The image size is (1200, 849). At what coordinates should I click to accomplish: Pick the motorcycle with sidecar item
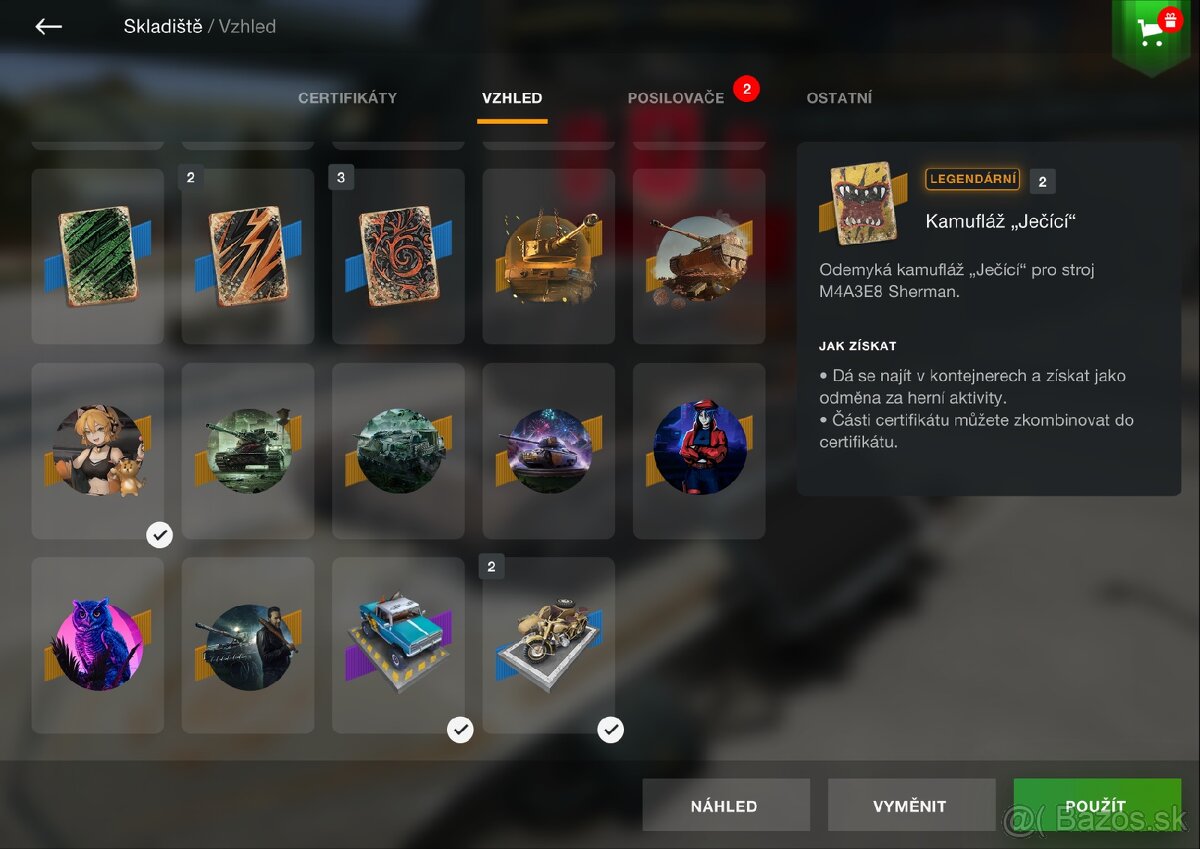coord(548,645)
